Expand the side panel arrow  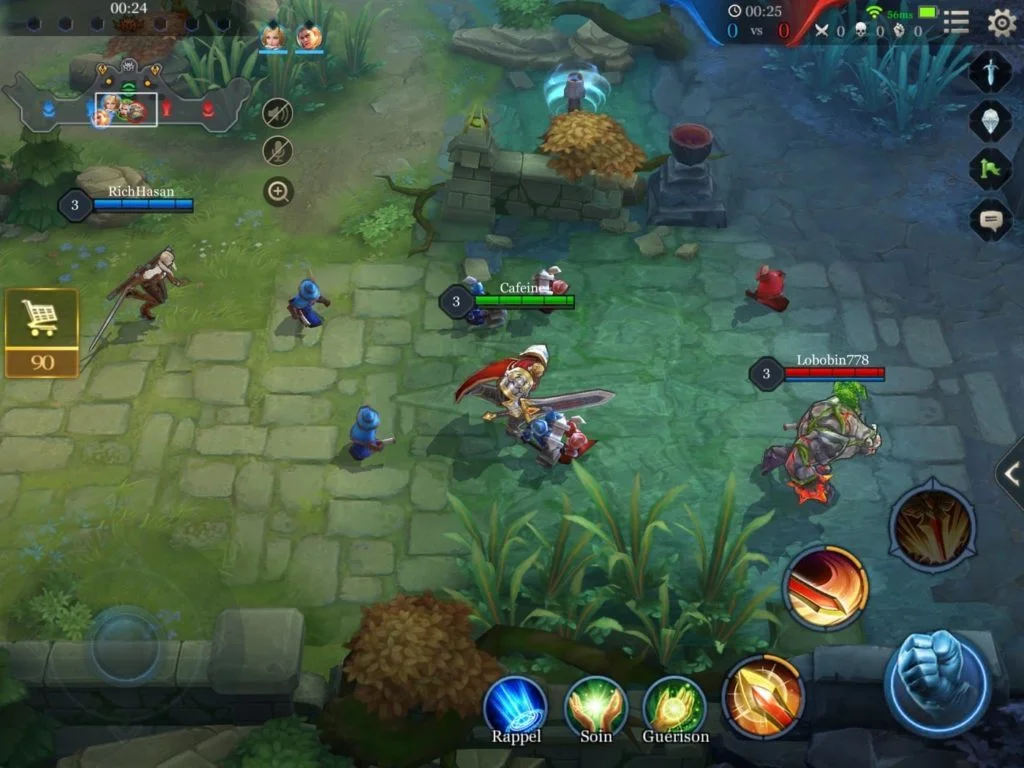coord(1009,472)
